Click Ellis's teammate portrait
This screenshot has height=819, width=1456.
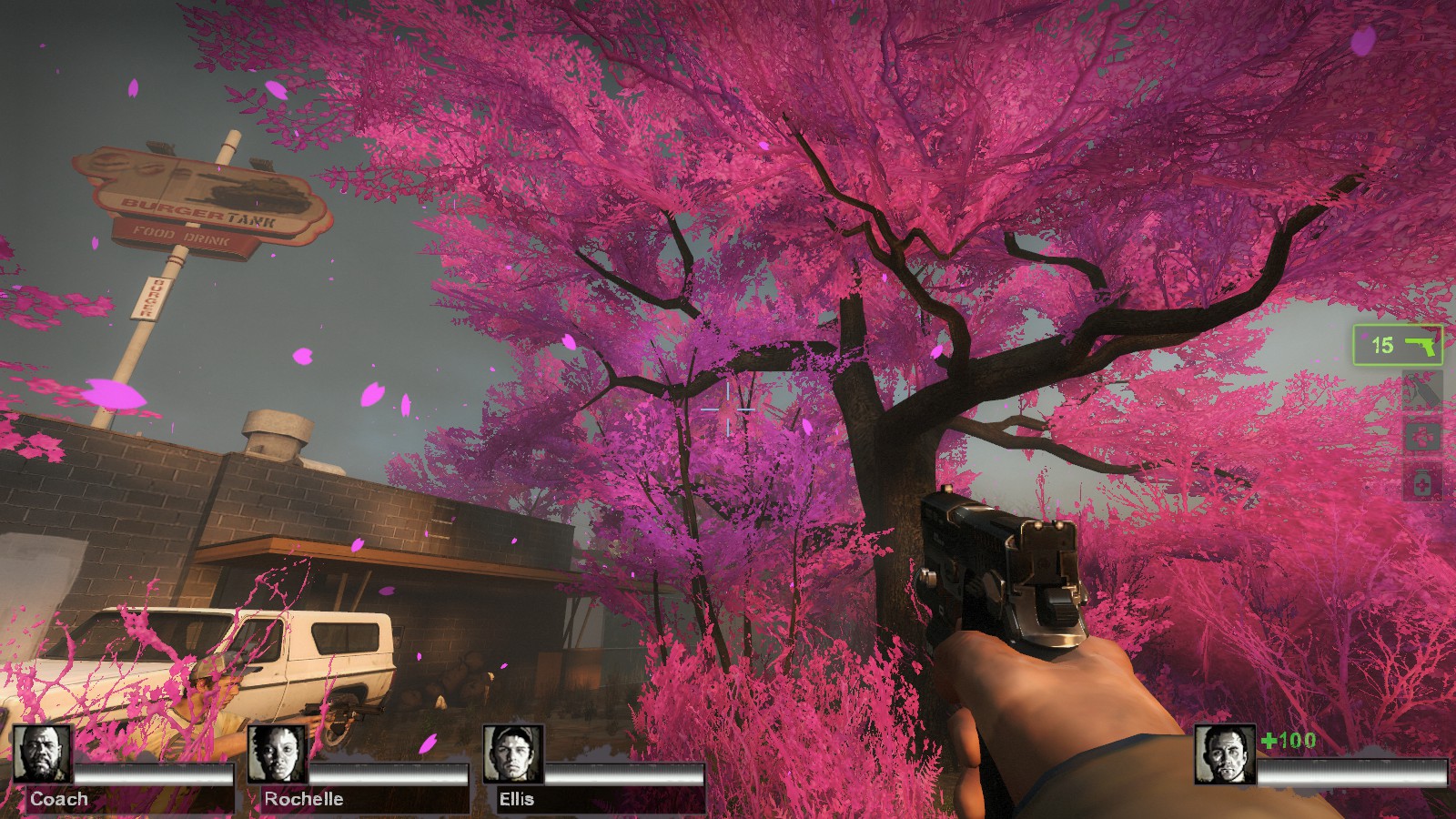(x=512, y=754)
